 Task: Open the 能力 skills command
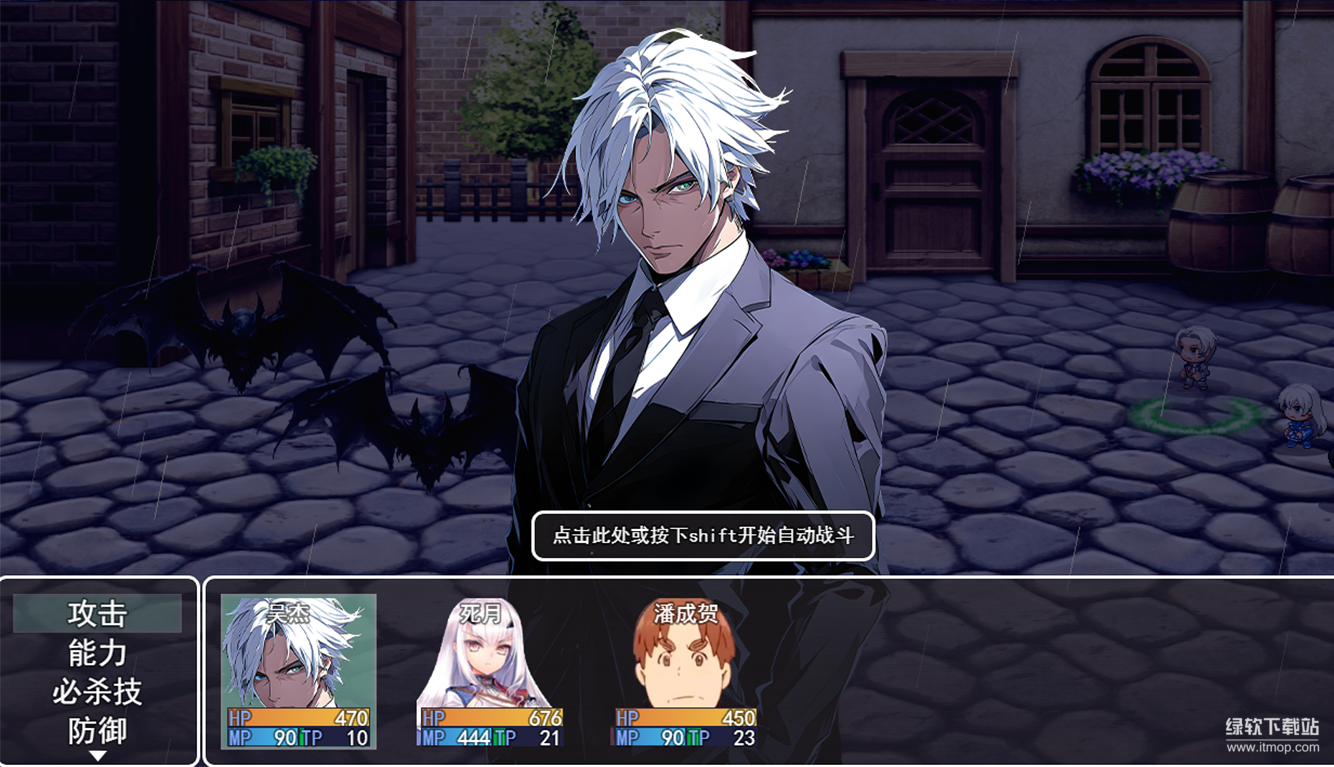click(x=97, y=652)
